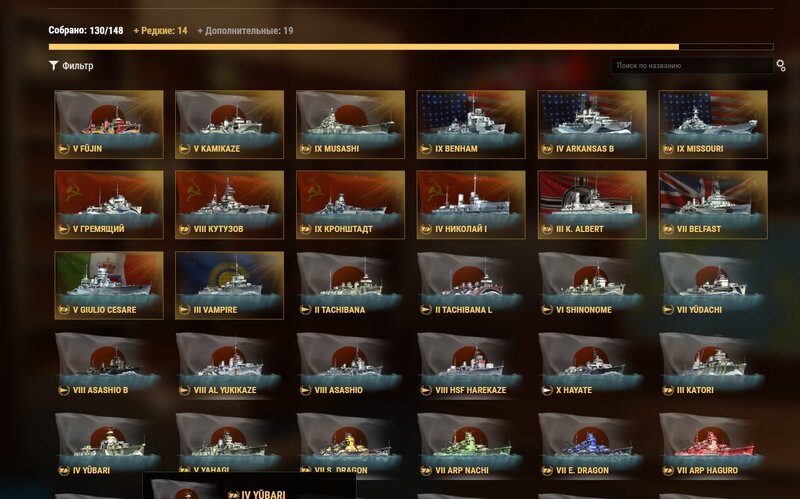This screenshot has height=499, width=800.
Task: Select the IX Missouri ship card
Action: click(x=713, y=124)
